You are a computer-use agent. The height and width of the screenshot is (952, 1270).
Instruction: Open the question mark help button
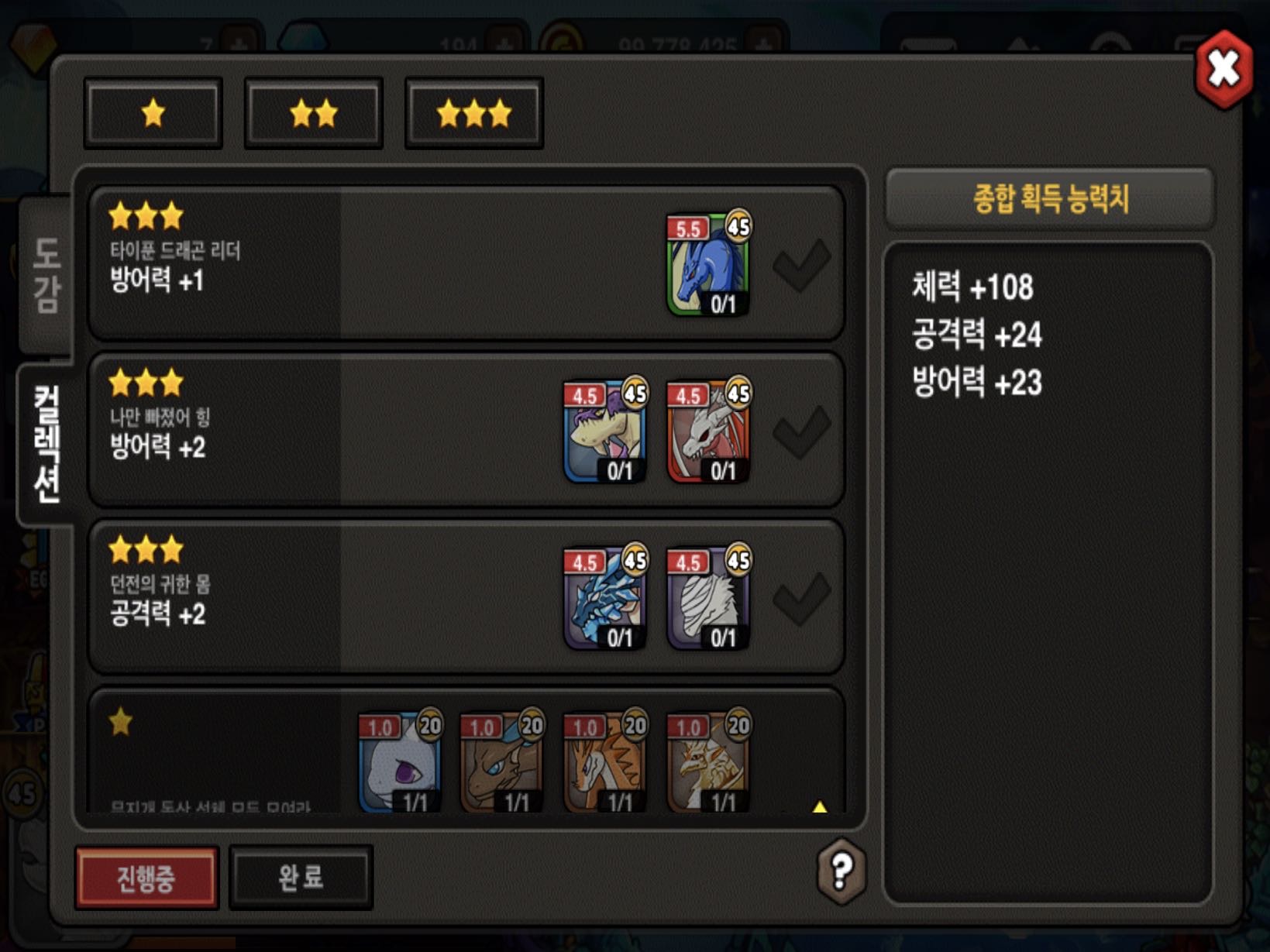tap(842, 871)
